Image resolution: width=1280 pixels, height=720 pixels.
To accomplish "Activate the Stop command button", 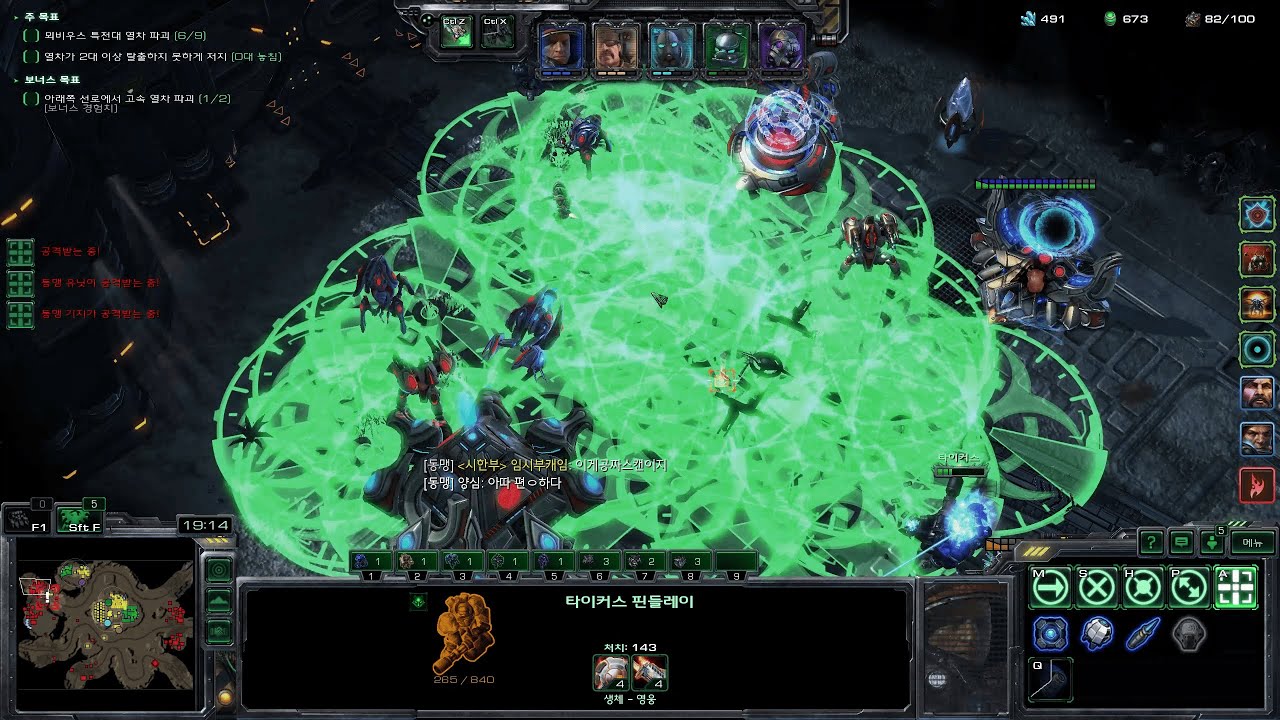I will (x=1097, y=588).
